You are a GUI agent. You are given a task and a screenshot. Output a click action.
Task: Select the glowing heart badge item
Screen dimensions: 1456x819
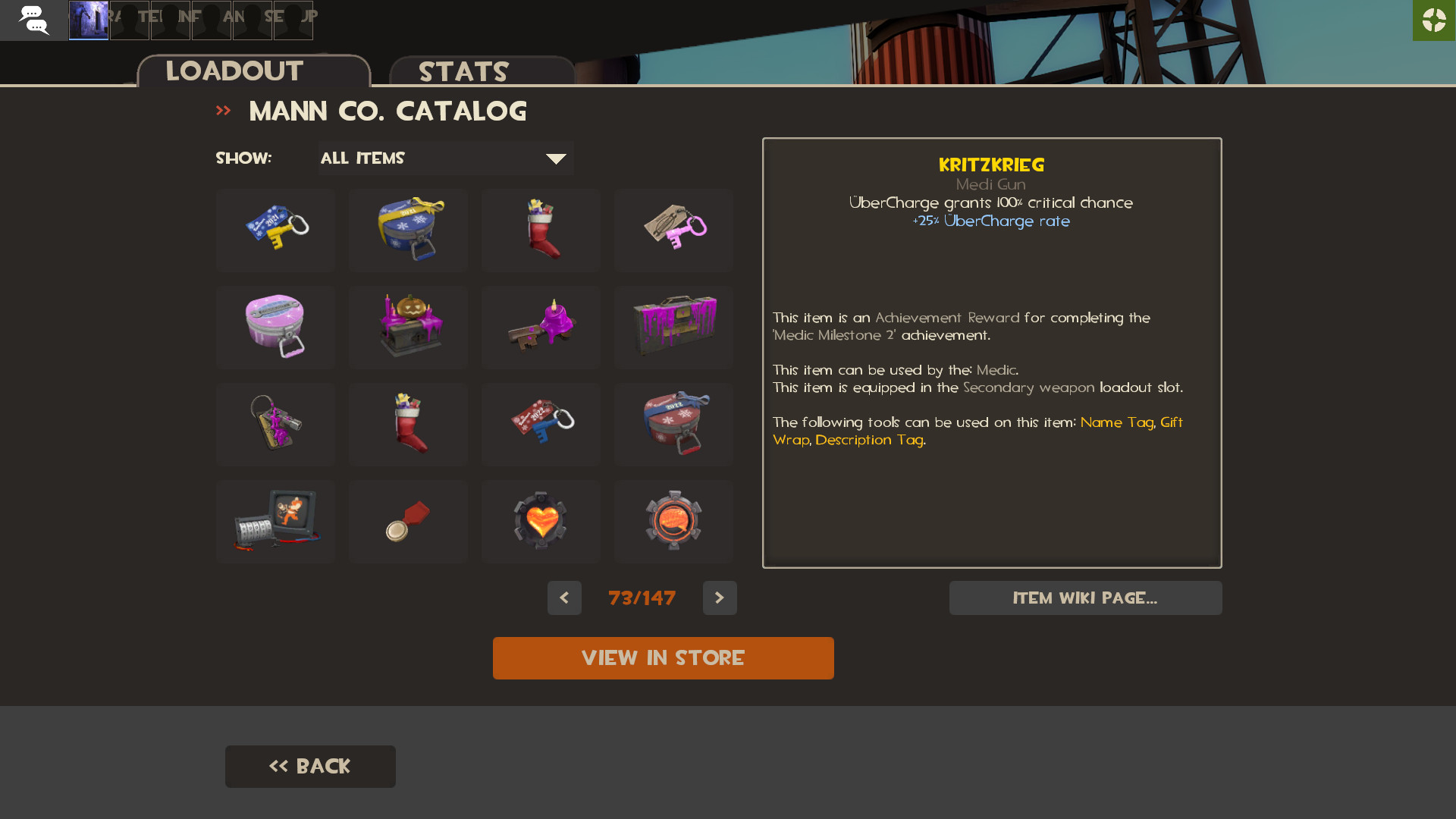pyautogui.click(x=541, y=521)
